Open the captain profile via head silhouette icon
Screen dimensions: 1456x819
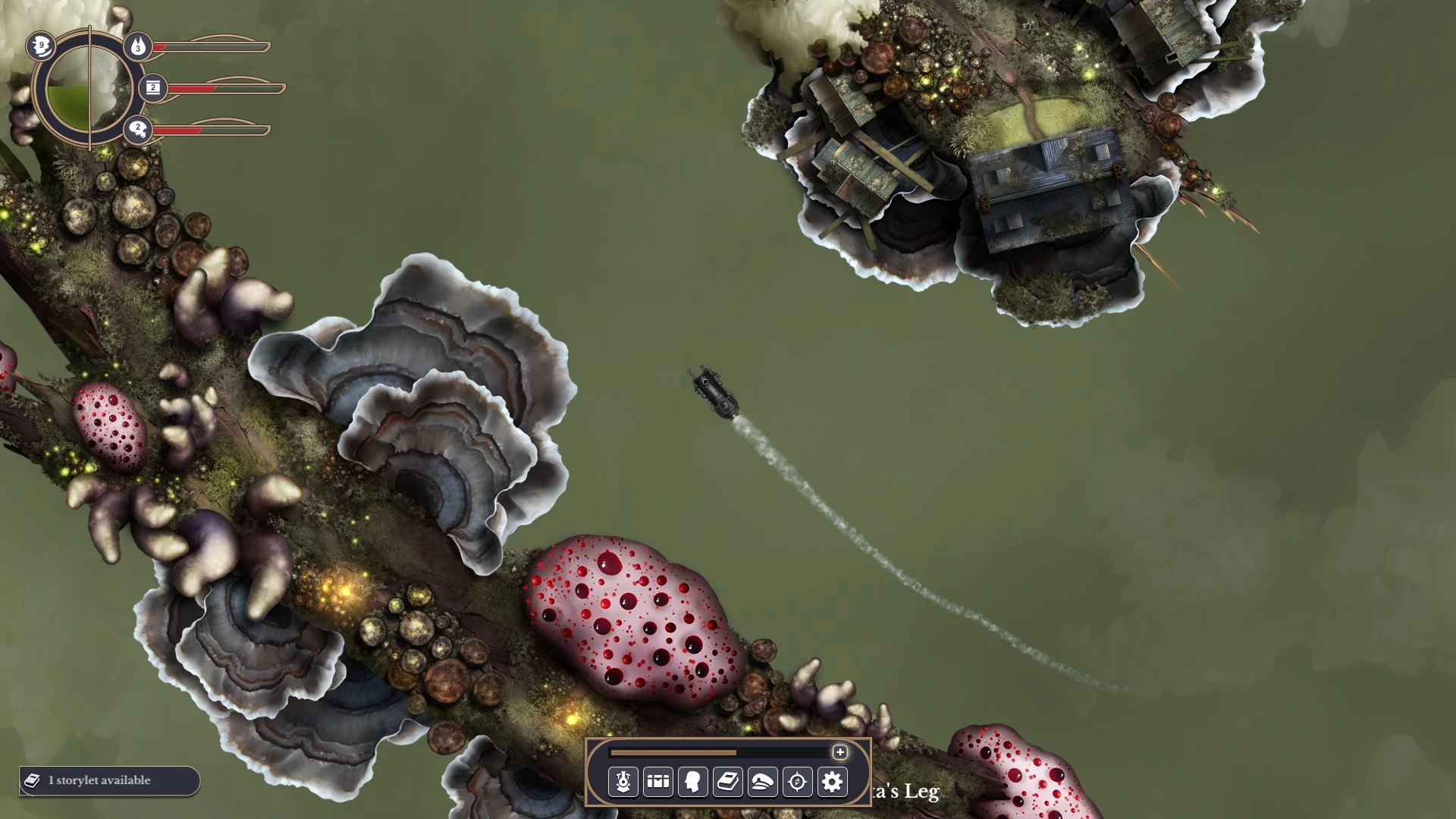[692, 783]
